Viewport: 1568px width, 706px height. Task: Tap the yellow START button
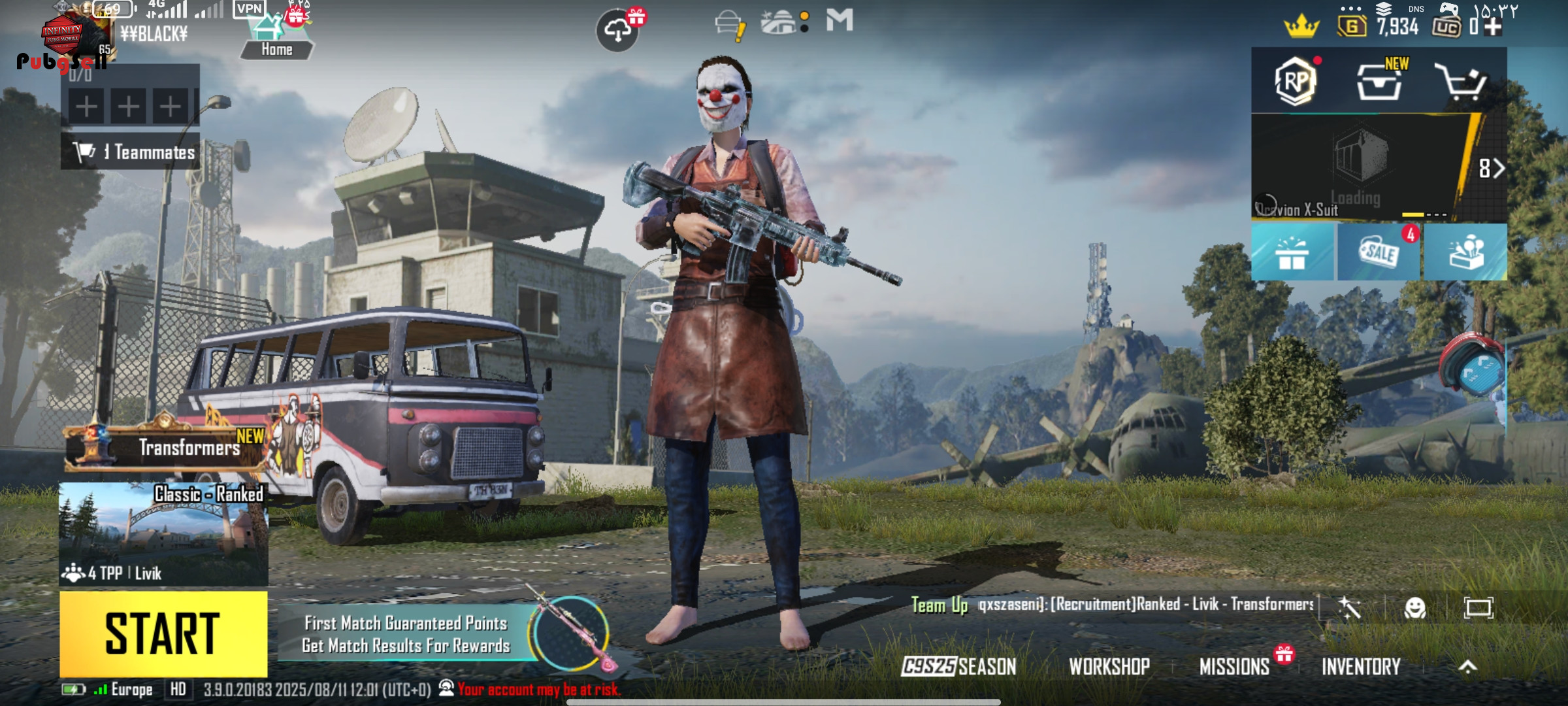tap(163, 633)
